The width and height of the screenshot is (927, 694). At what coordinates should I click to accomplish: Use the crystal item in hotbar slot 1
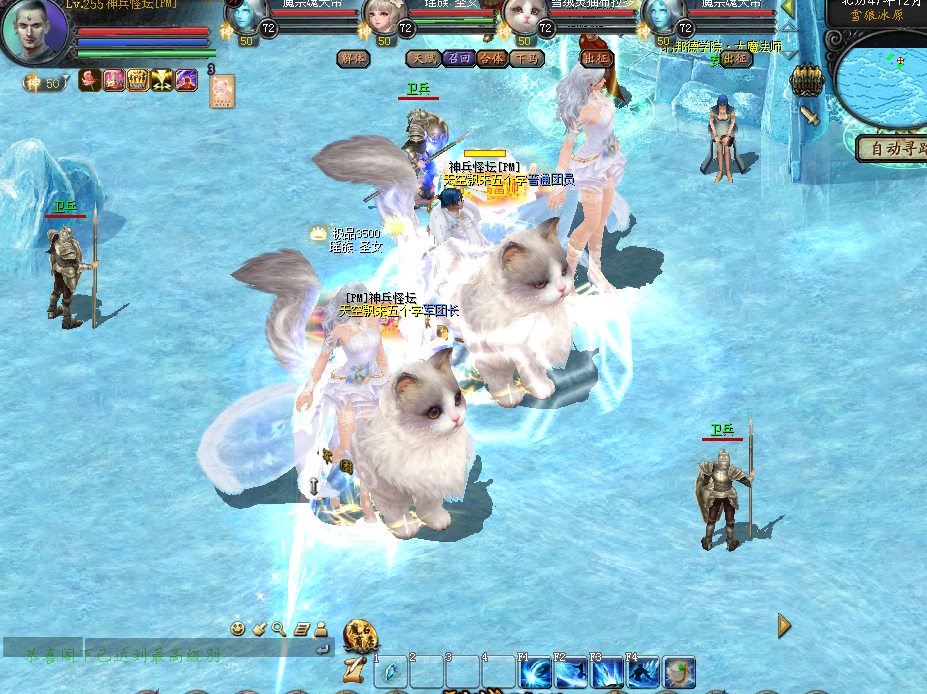coord(390,672)
